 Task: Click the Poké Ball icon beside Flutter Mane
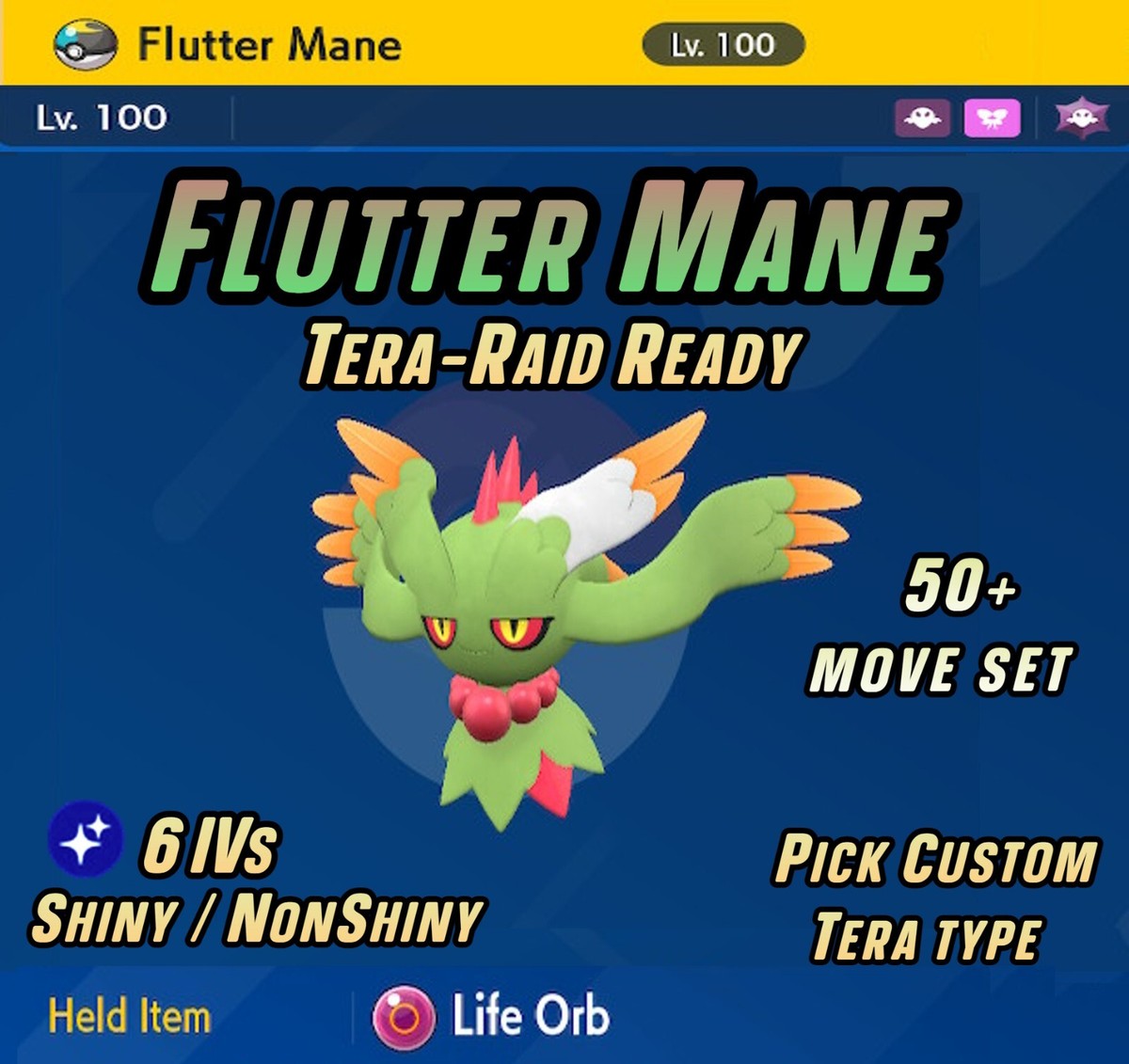click(x=86, y=46)
